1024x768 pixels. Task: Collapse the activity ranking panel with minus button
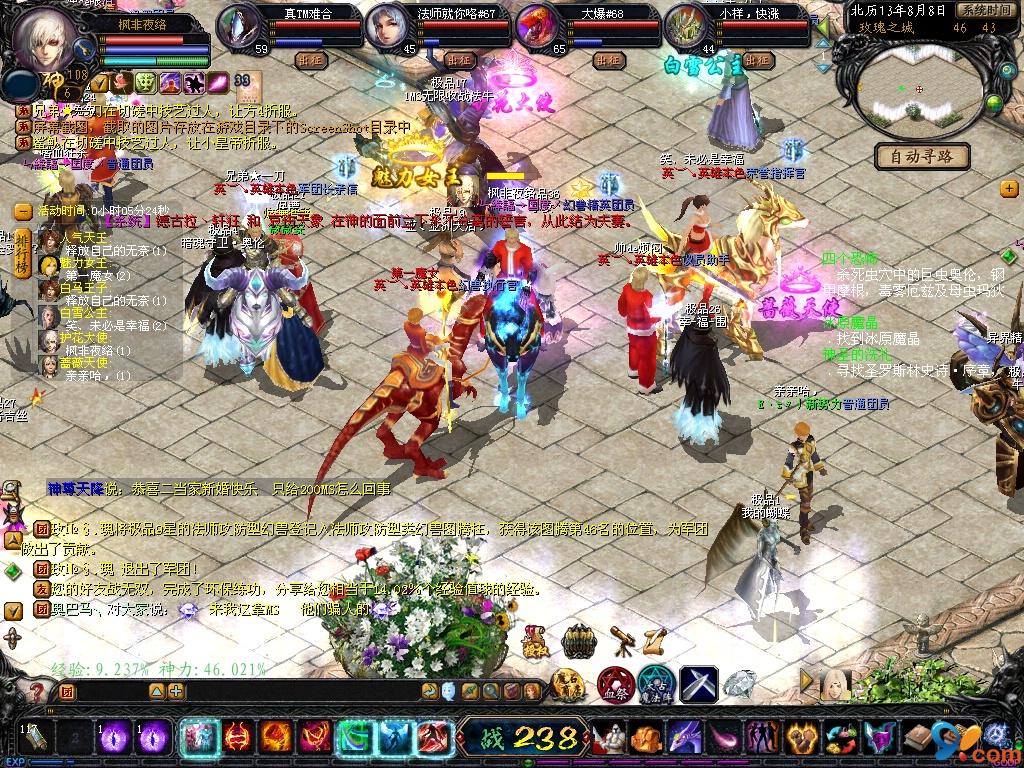click(22, 211)
